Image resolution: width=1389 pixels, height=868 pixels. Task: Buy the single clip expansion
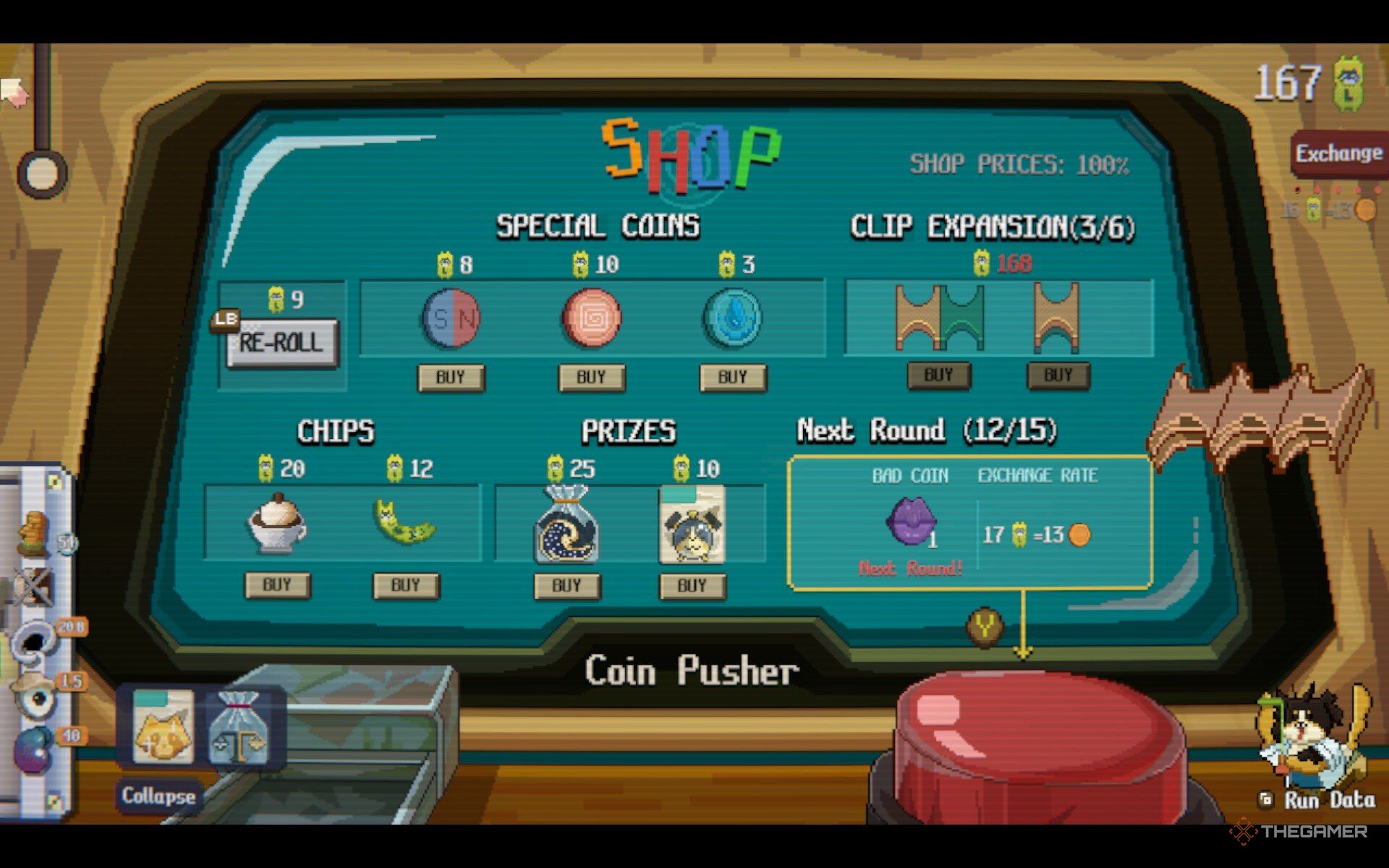1058,375
